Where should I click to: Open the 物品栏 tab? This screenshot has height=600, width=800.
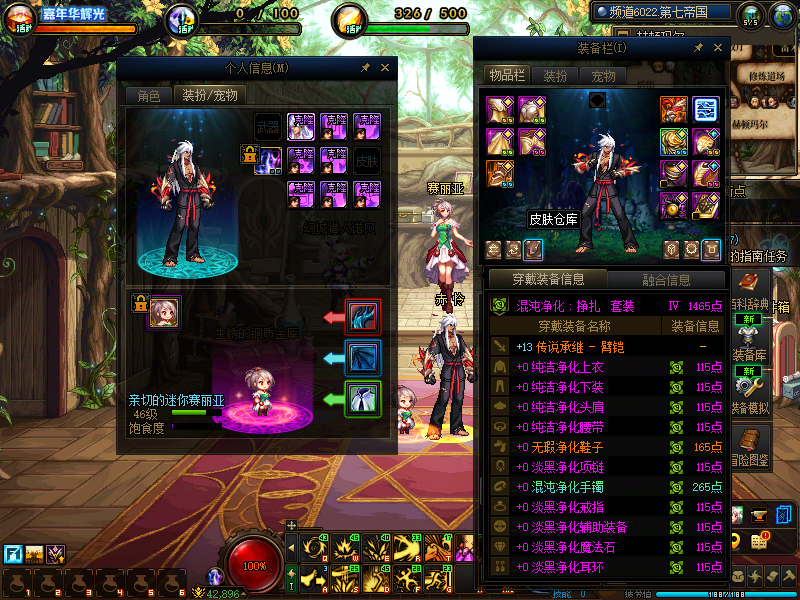tap(507, 75)
